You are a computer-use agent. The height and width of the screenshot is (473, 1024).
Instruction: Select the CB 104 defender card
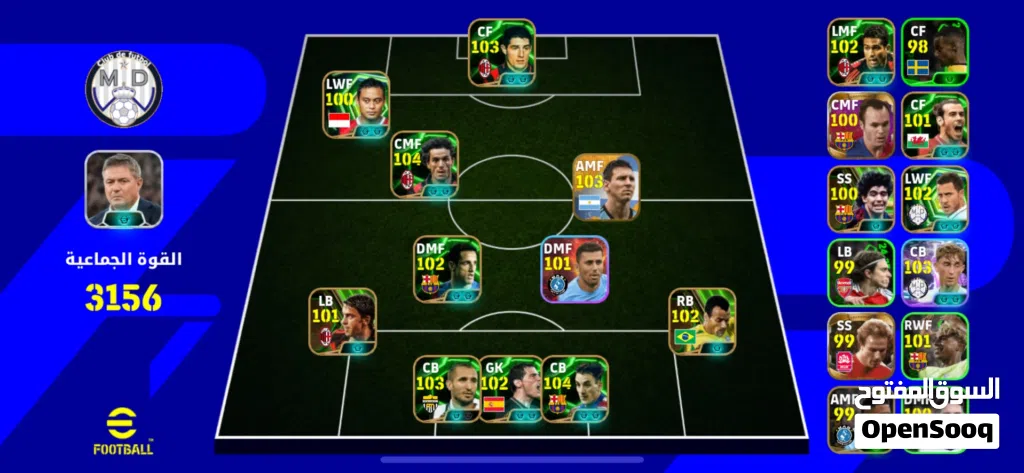[574, 388]
